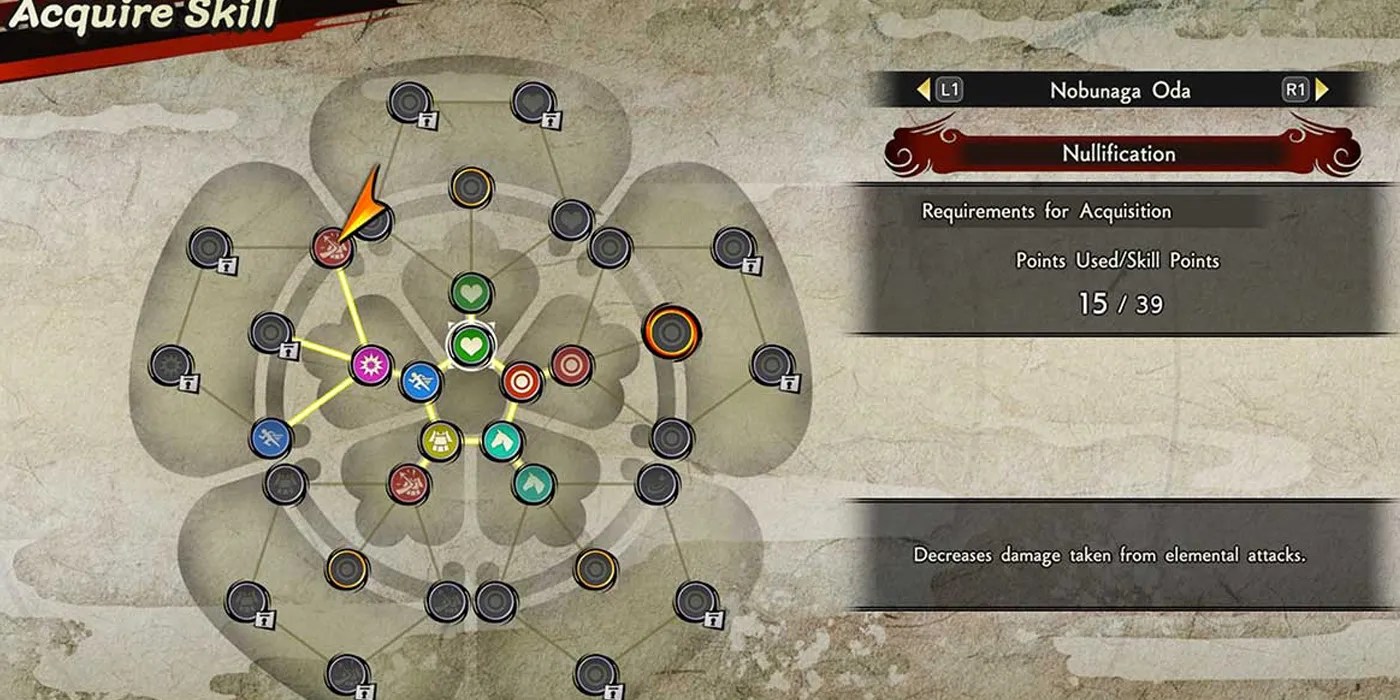Image resolution: width=1400 pixels, height=700 pixels.
Task: Switch to next character with right yellow arrow
Action: [x=1322, y=90]
